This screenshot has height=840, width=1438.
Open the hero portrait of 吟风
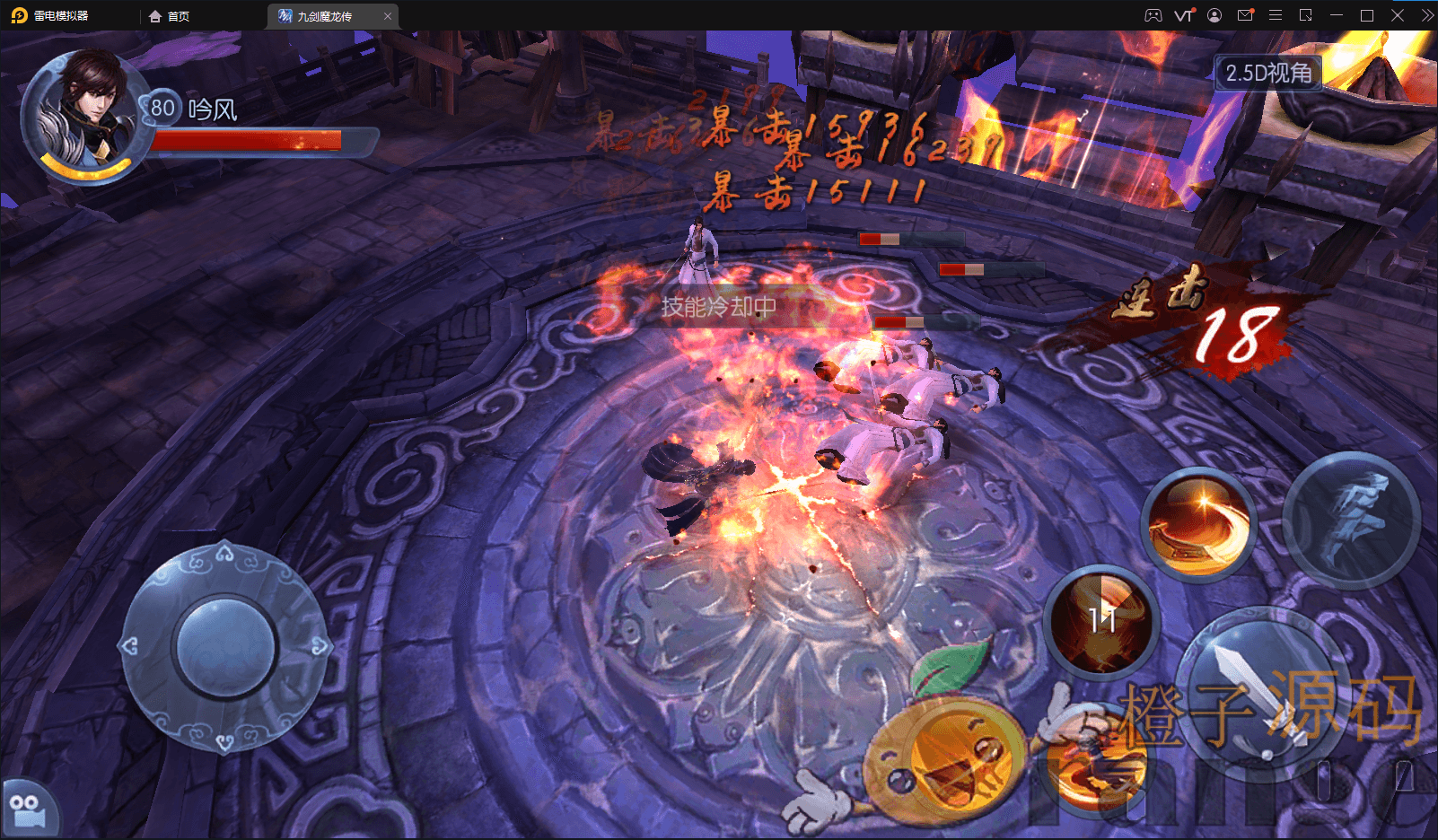coord(86,115)
